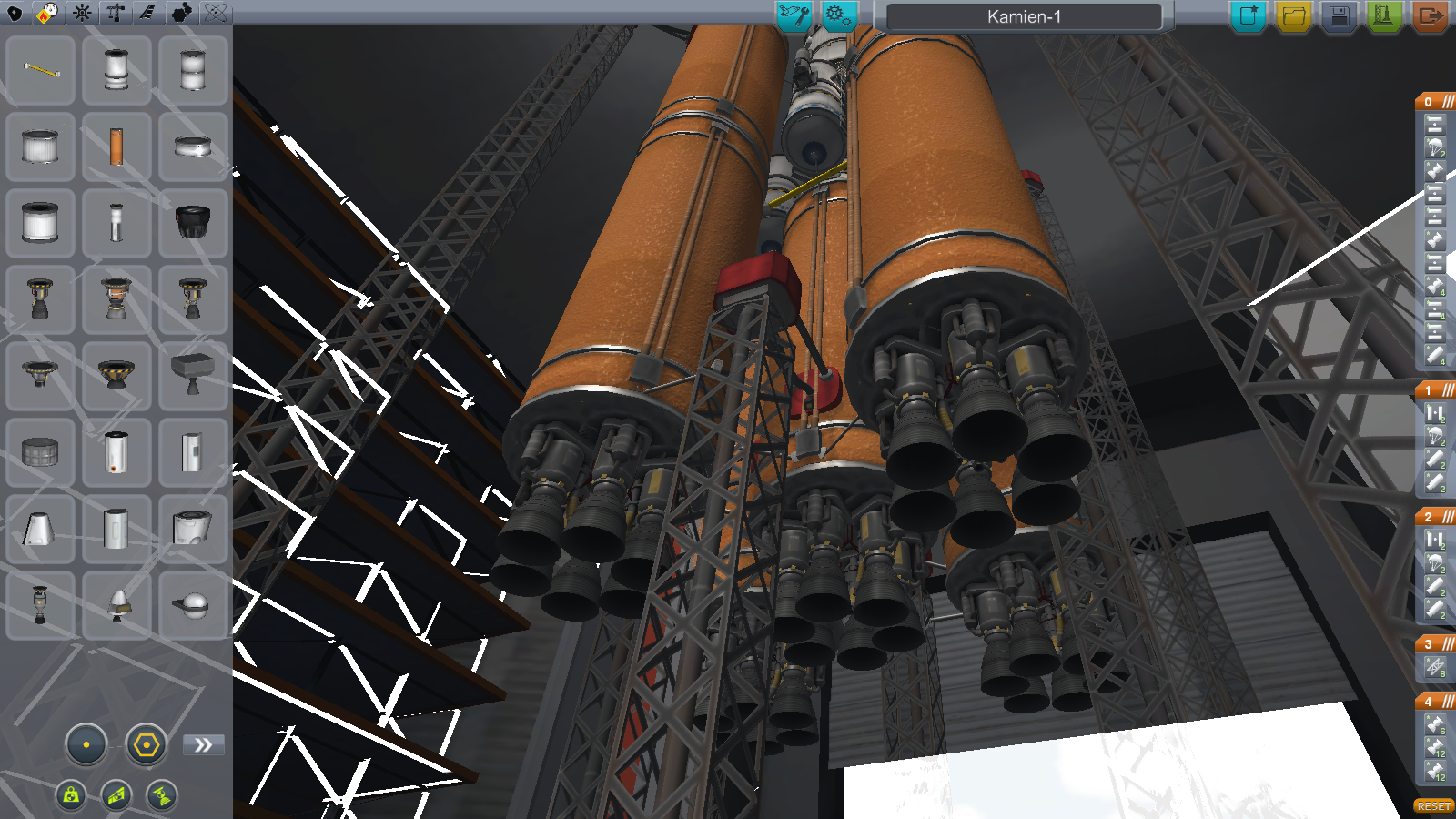Image resolution: width=1456 pixels, height=819 pixels.
Task: Reset the staging sequence
Action: click(x=1433, y=806)
